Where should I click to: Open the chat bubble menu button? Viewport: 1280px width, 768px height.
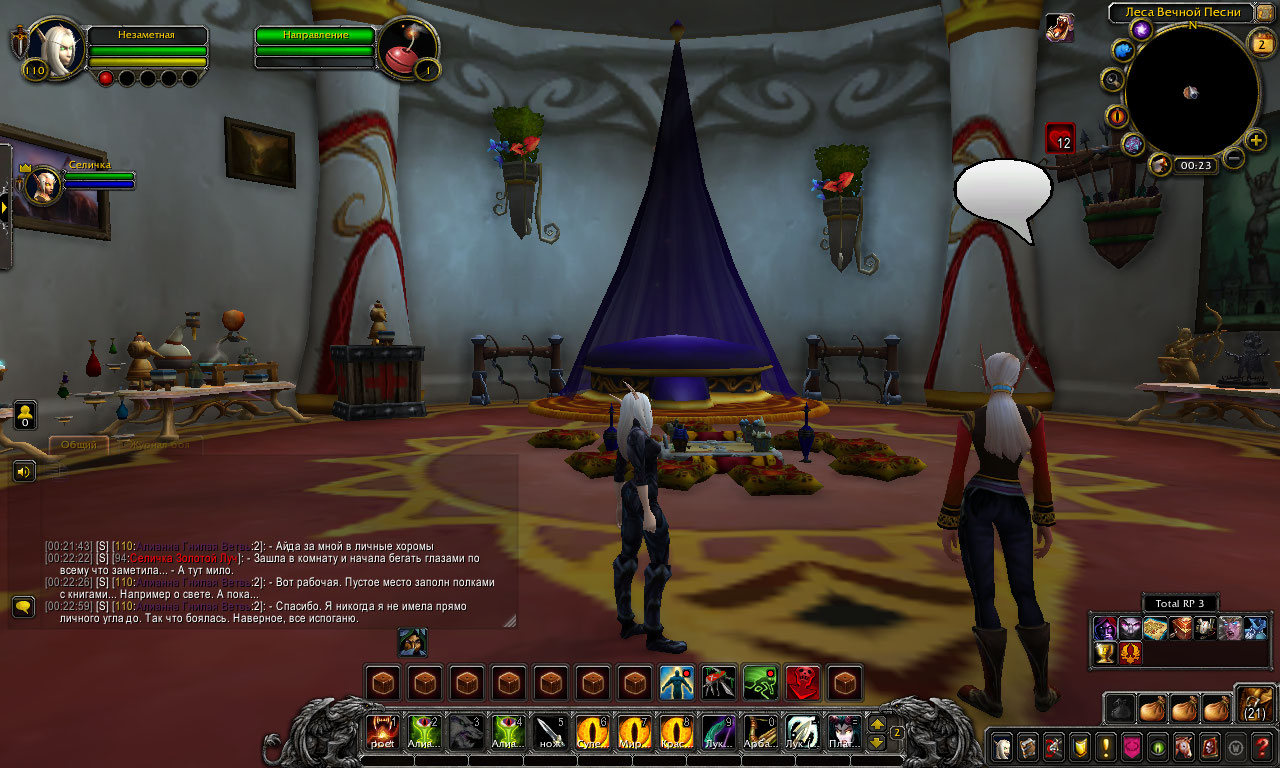point(24,606)
